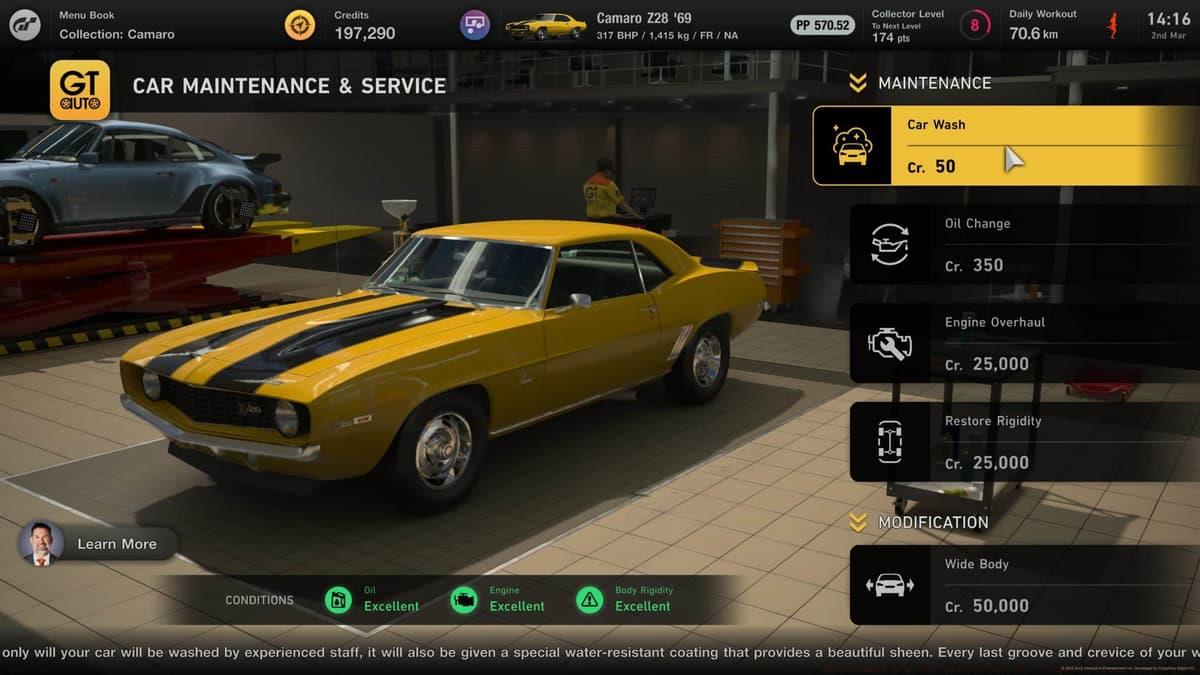Open the garage icon beside credits

tap(475, 25)
